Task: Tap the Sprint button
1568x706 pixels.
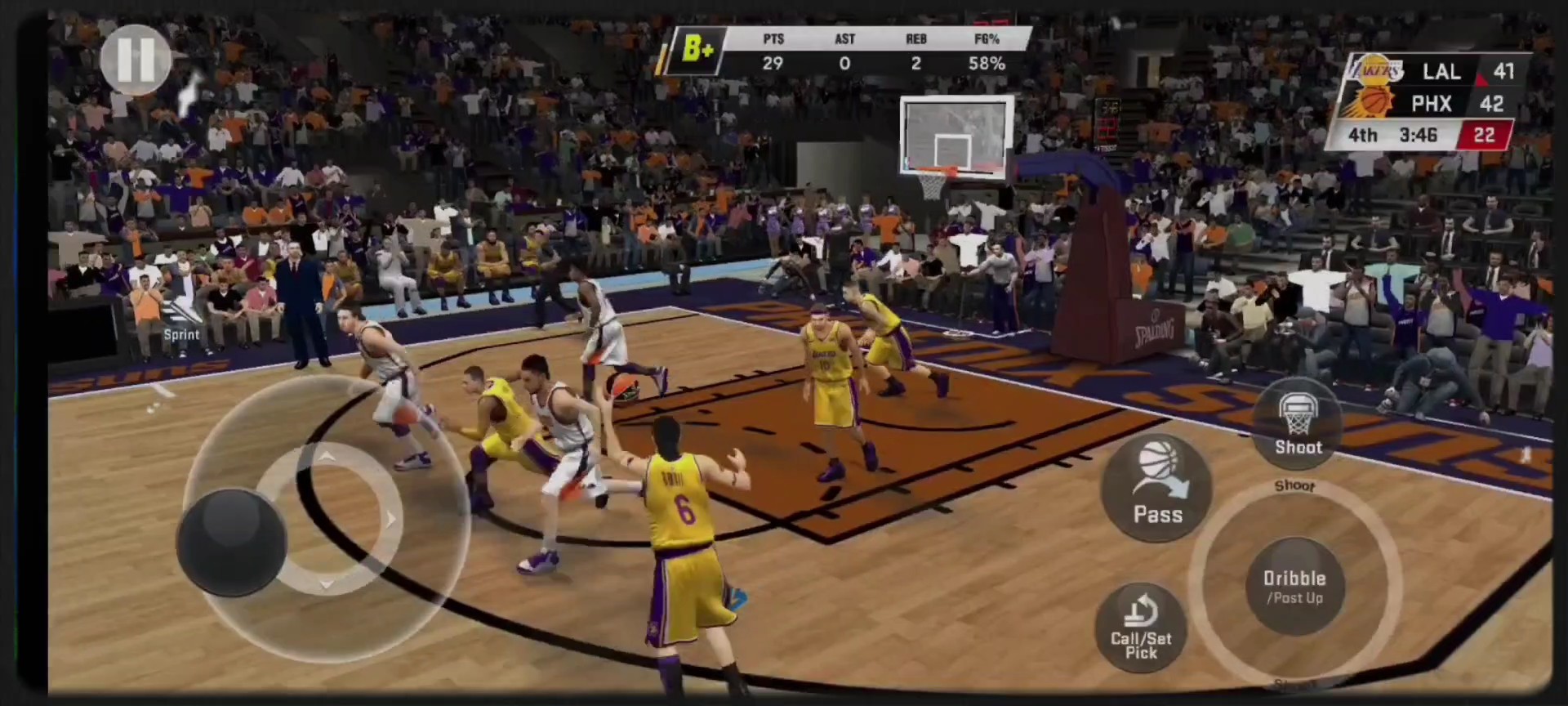Action: click(181, 319)
